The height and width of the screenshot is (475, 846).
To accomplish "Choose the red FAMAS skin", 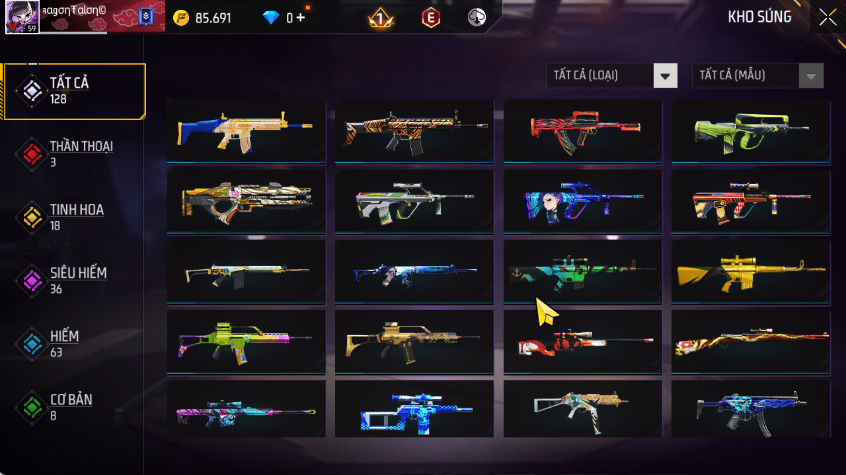I will (582, 130).
